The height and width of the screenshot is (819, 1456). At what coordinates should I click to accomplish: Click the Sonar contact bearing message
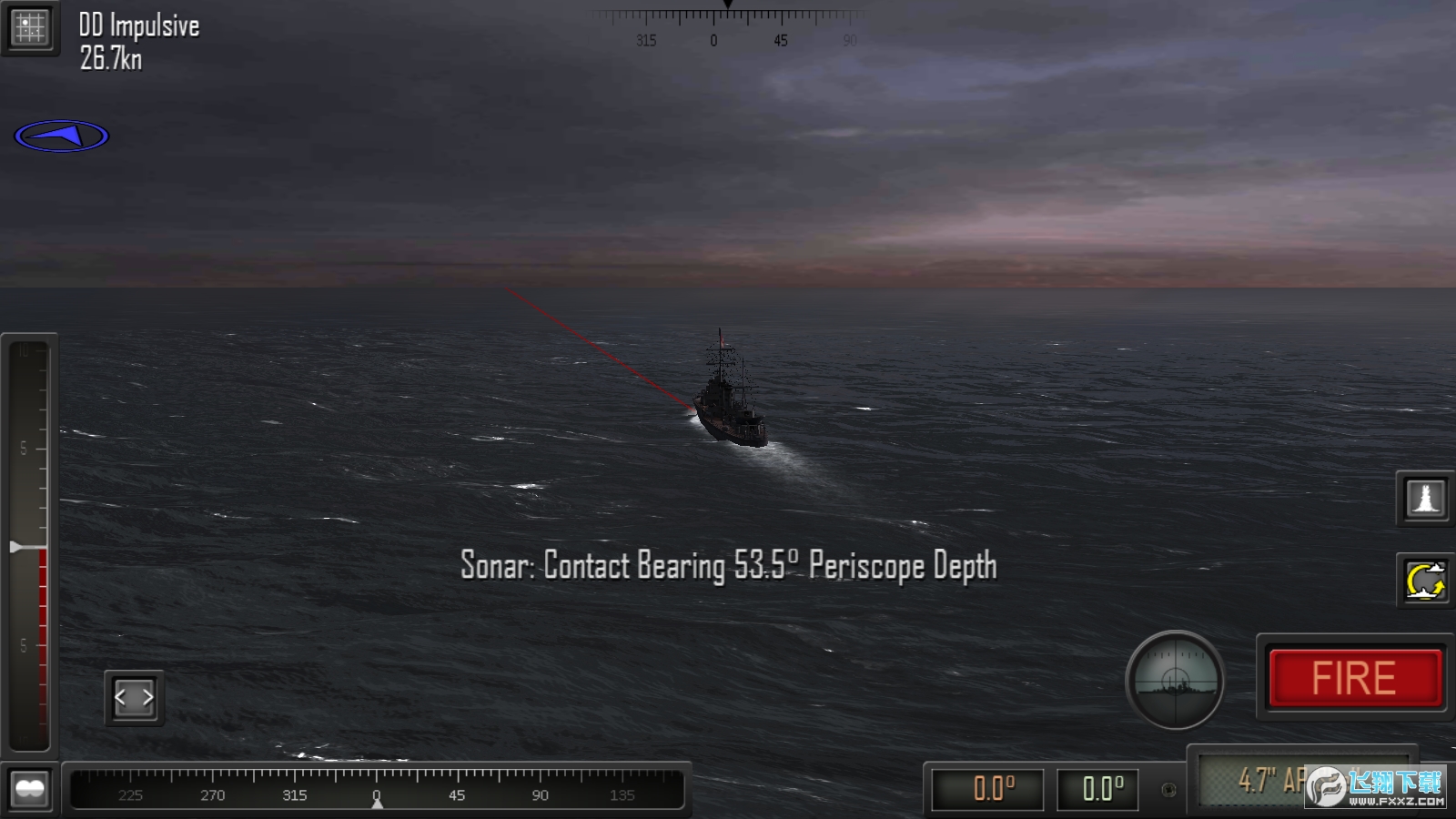coord(728,565)
